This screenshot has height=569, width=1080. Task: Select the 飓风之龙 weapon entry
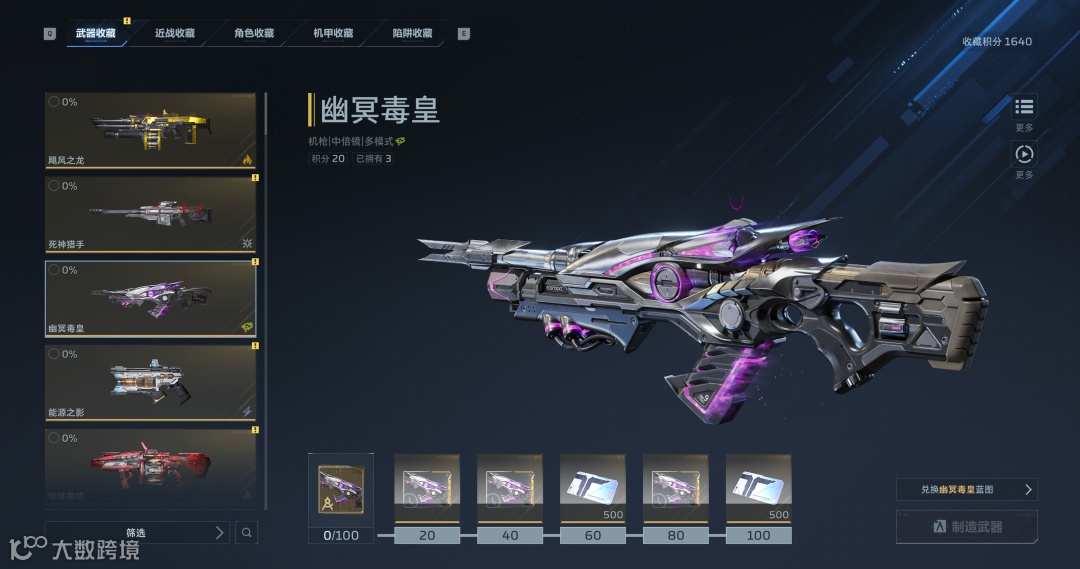tap(150, 131)
